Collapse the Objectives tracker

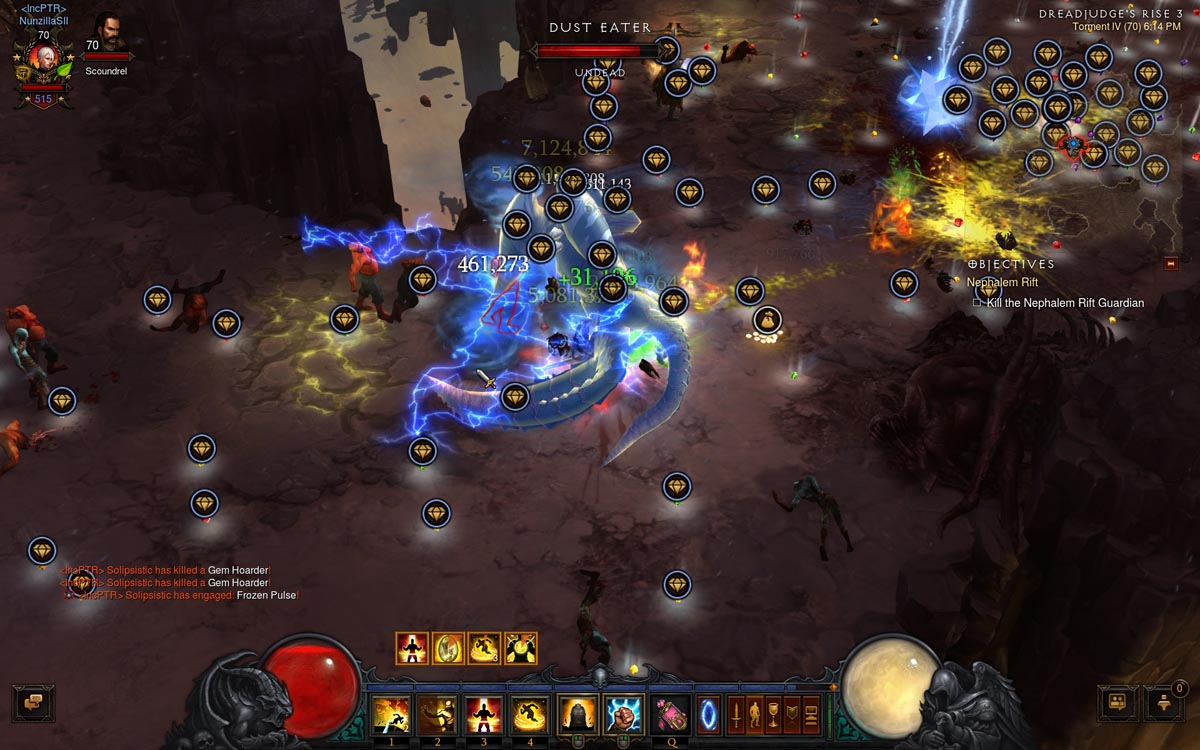pos(1171,263)
